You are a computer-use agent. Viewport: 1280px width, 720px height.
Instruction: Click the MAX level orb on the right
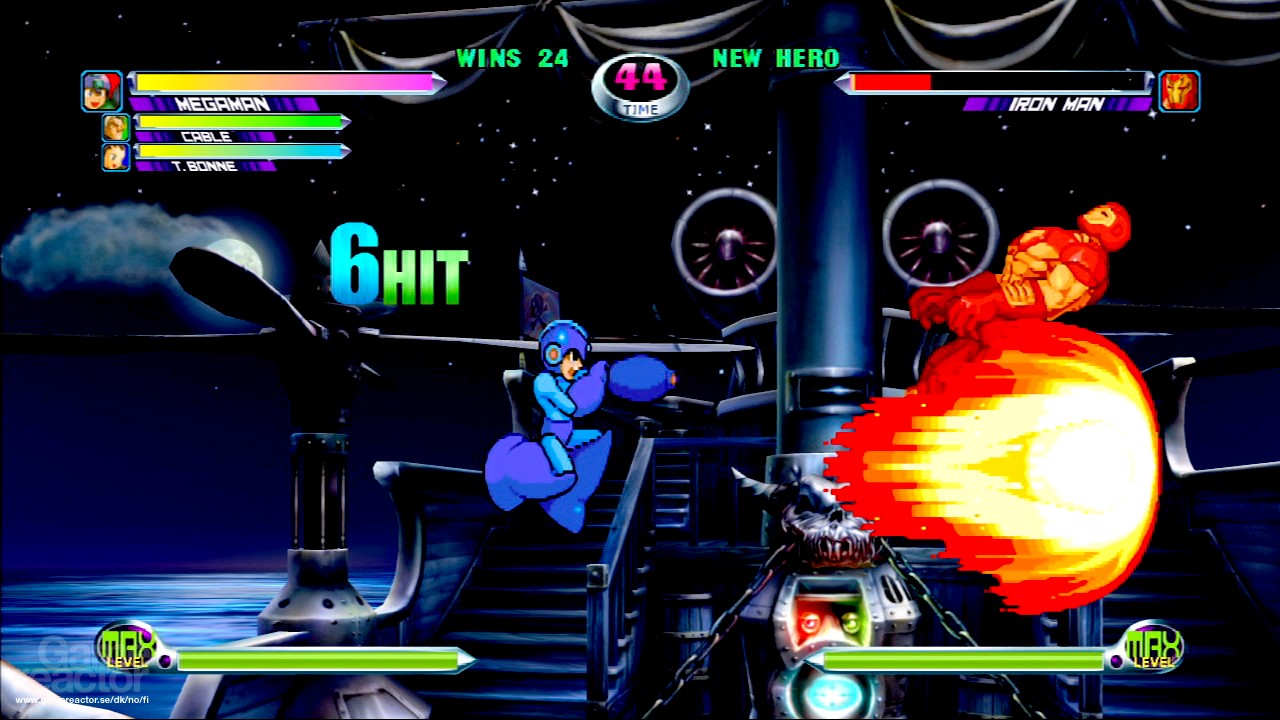[x=1156, y=649]
